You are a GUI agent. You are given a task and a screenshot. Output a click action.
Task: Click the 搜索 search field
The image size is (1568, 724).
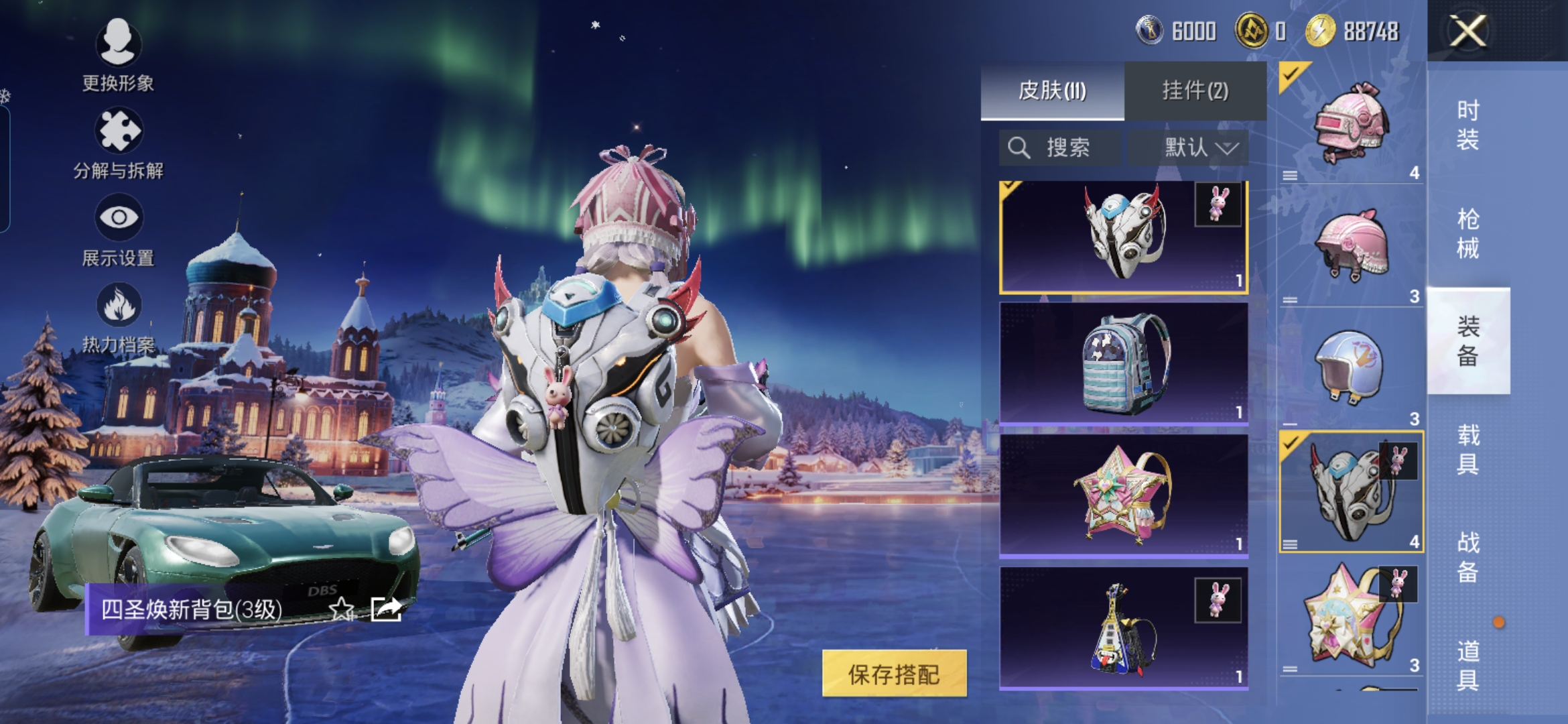[x=1059, y=147]
